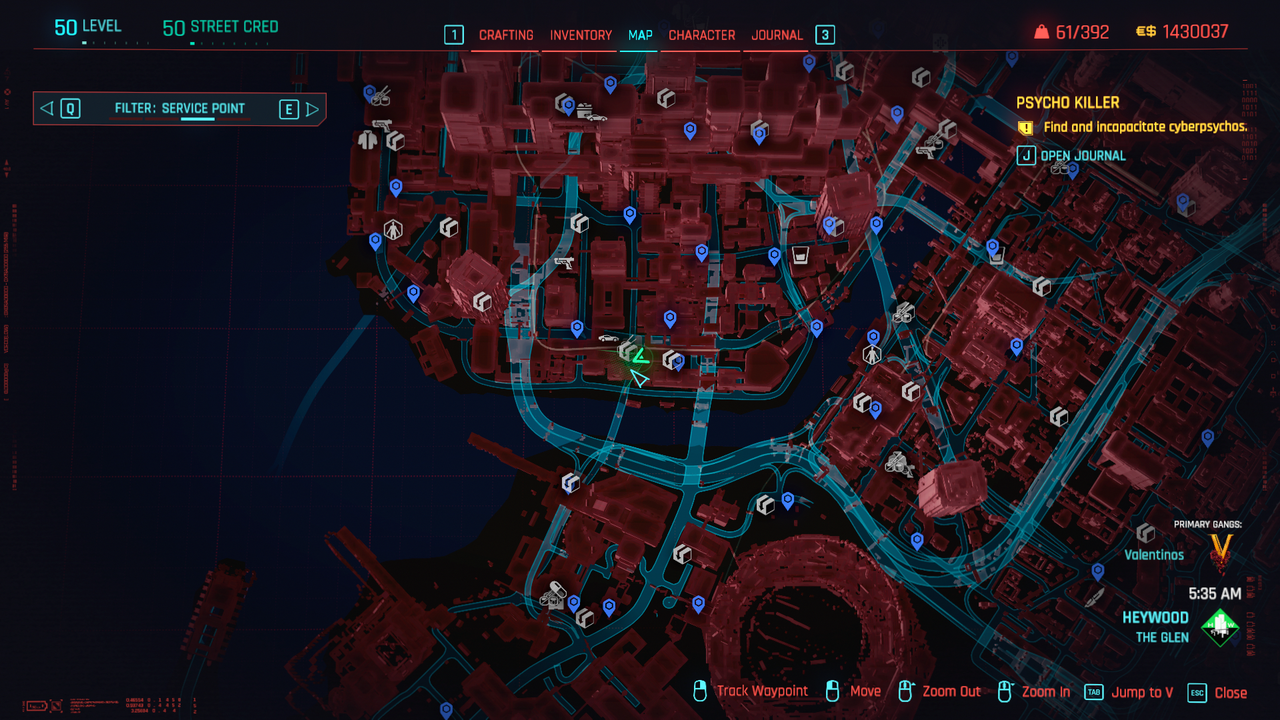The image size is (1280, 720).
Task: Select the Psycho Killer tracked quest
Action: point(1067,103)
